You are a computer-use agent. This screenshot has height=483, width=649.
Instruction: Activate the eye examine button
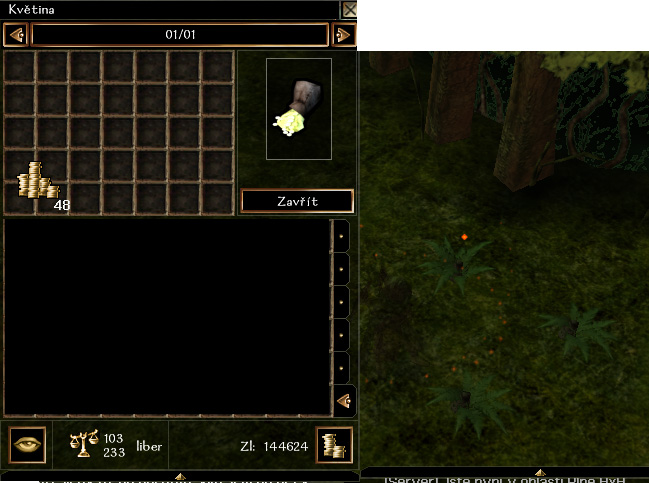[x=26, y=445]
